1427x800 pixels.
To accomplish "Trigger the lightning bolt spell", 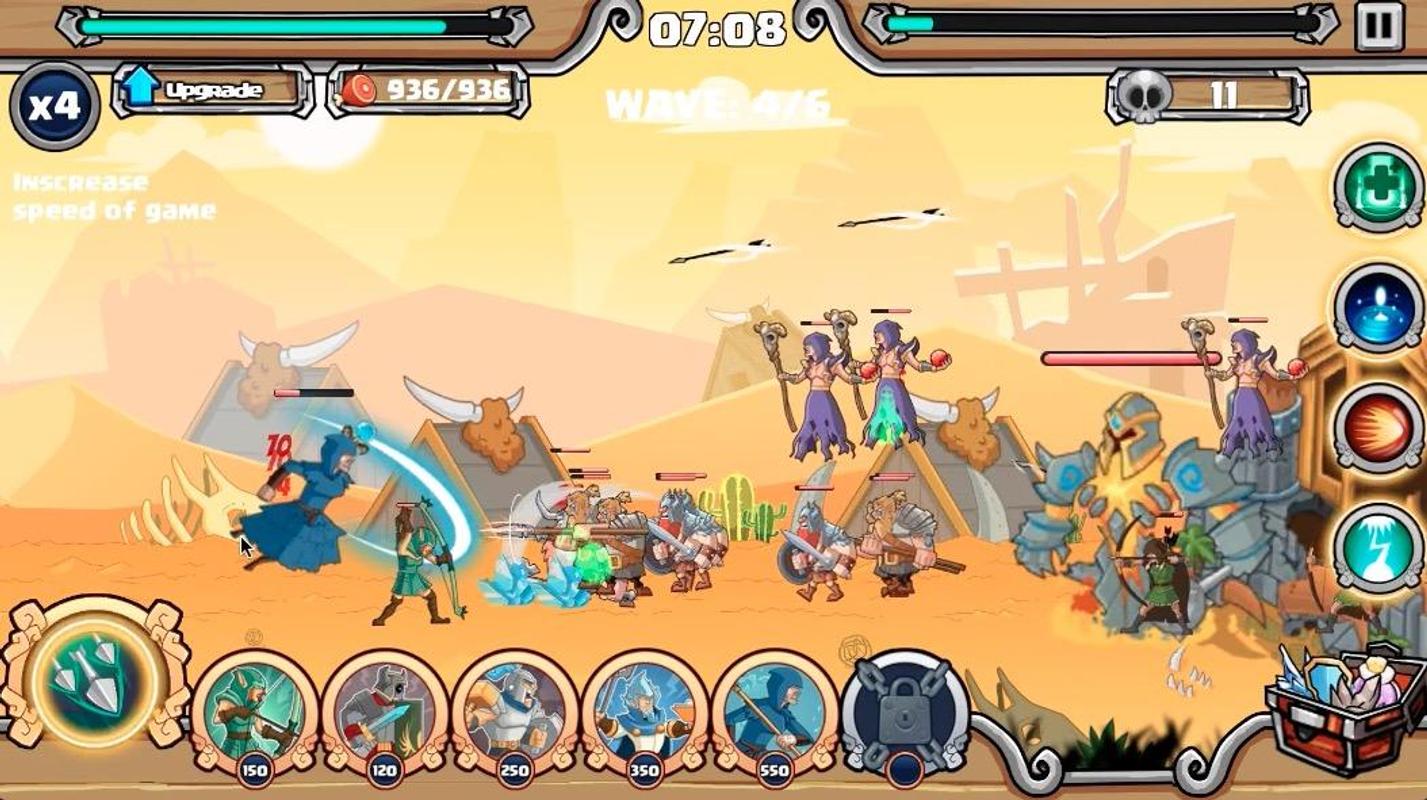I will pyautogui.click(x=1379, y=547).
